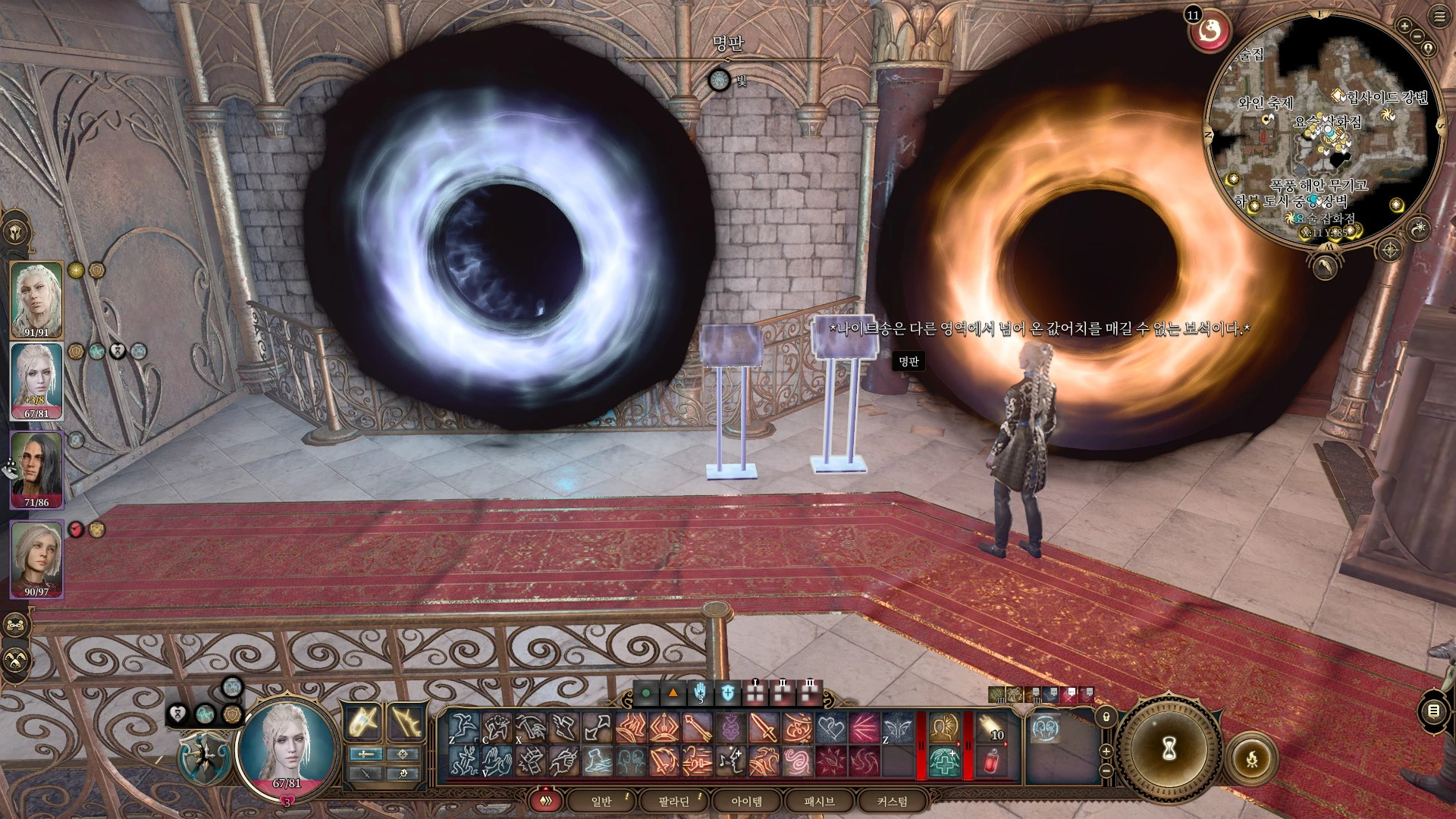This screenshot has height=819, width=1456.
Task: Open the campfire rest button
Action: point(1252,758)
